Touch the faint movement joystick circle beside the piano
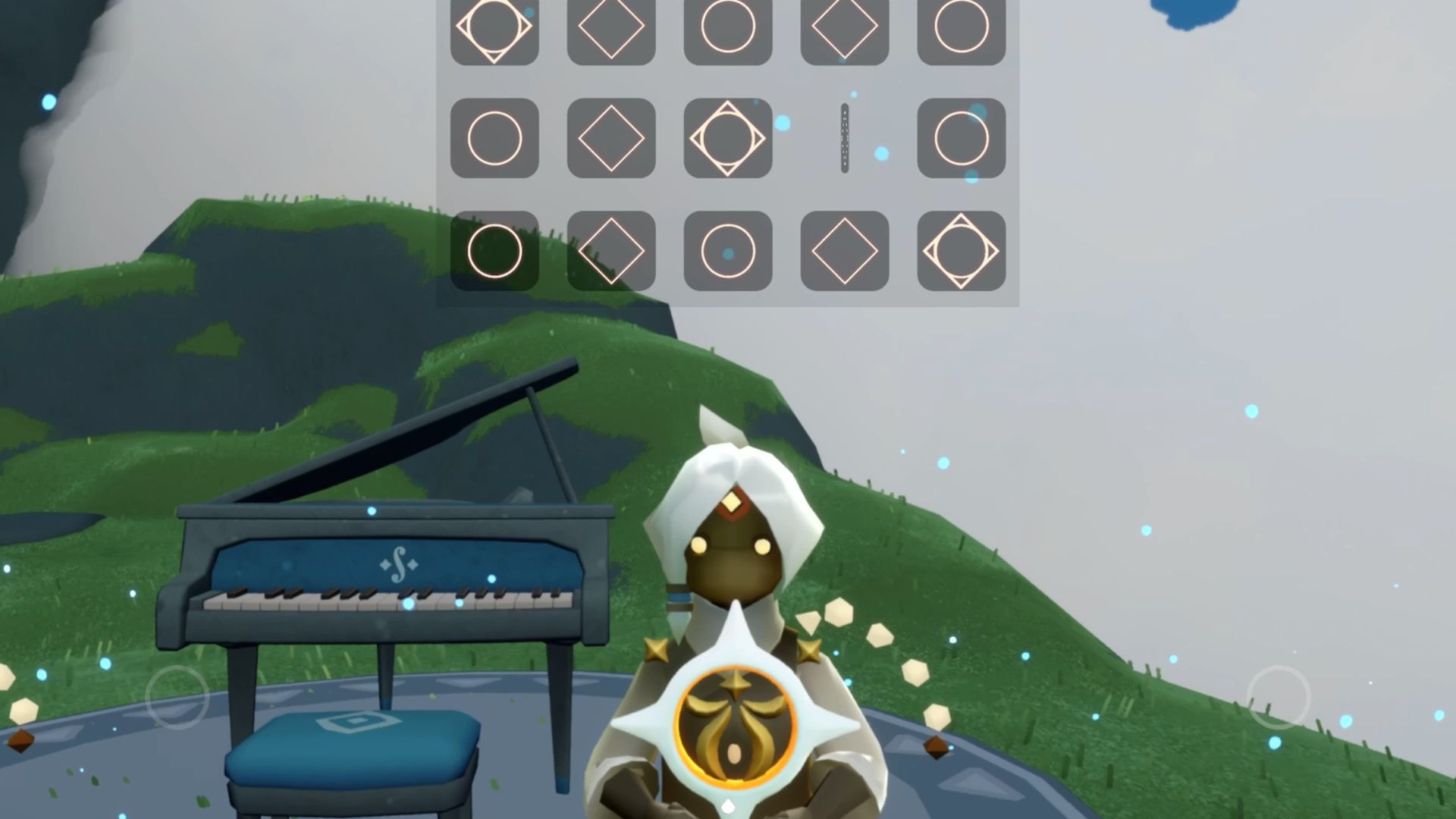 point(177,697)
